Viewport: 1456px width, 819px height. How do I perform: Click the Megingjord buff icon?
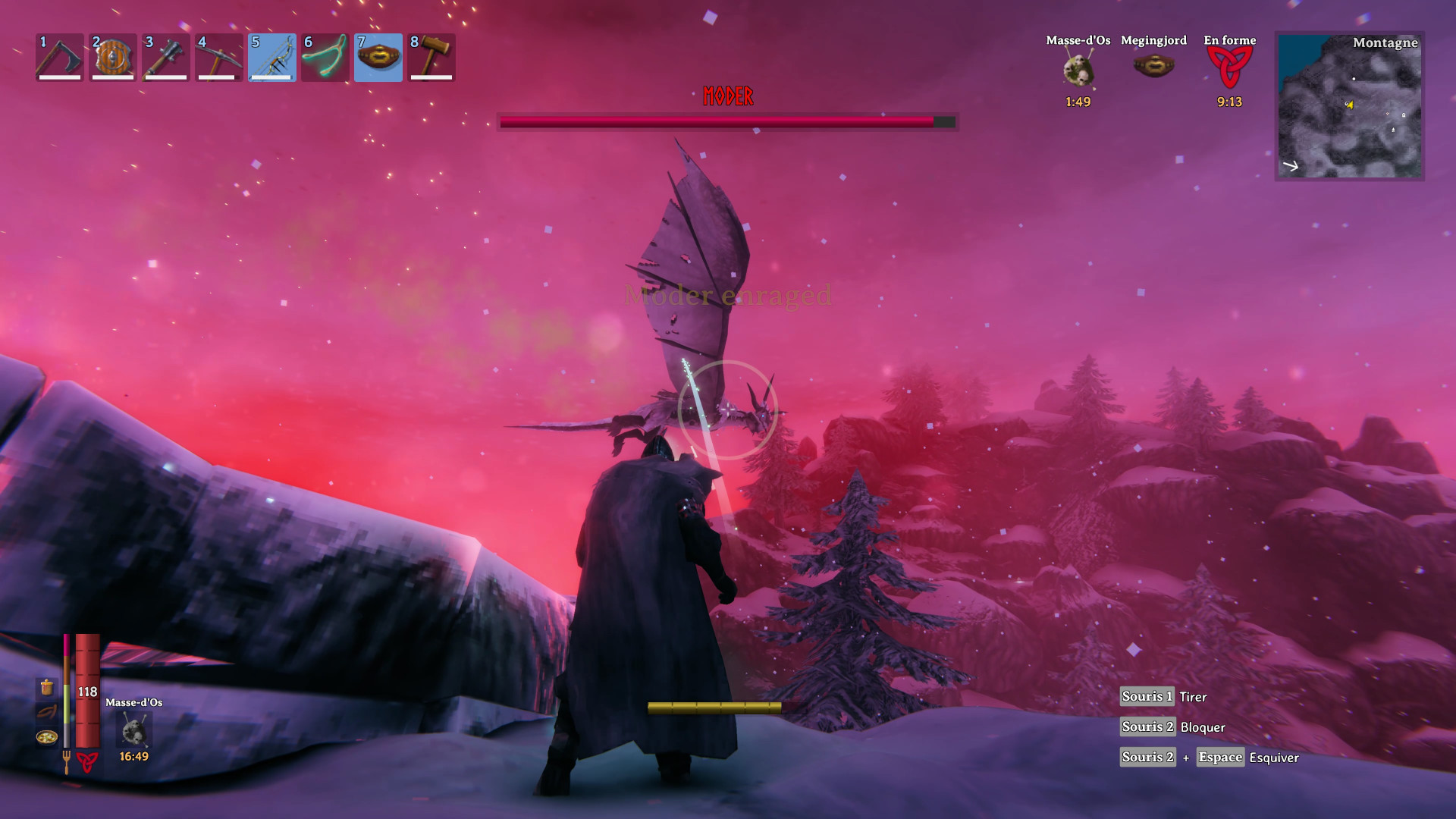tap(1154, 67)
